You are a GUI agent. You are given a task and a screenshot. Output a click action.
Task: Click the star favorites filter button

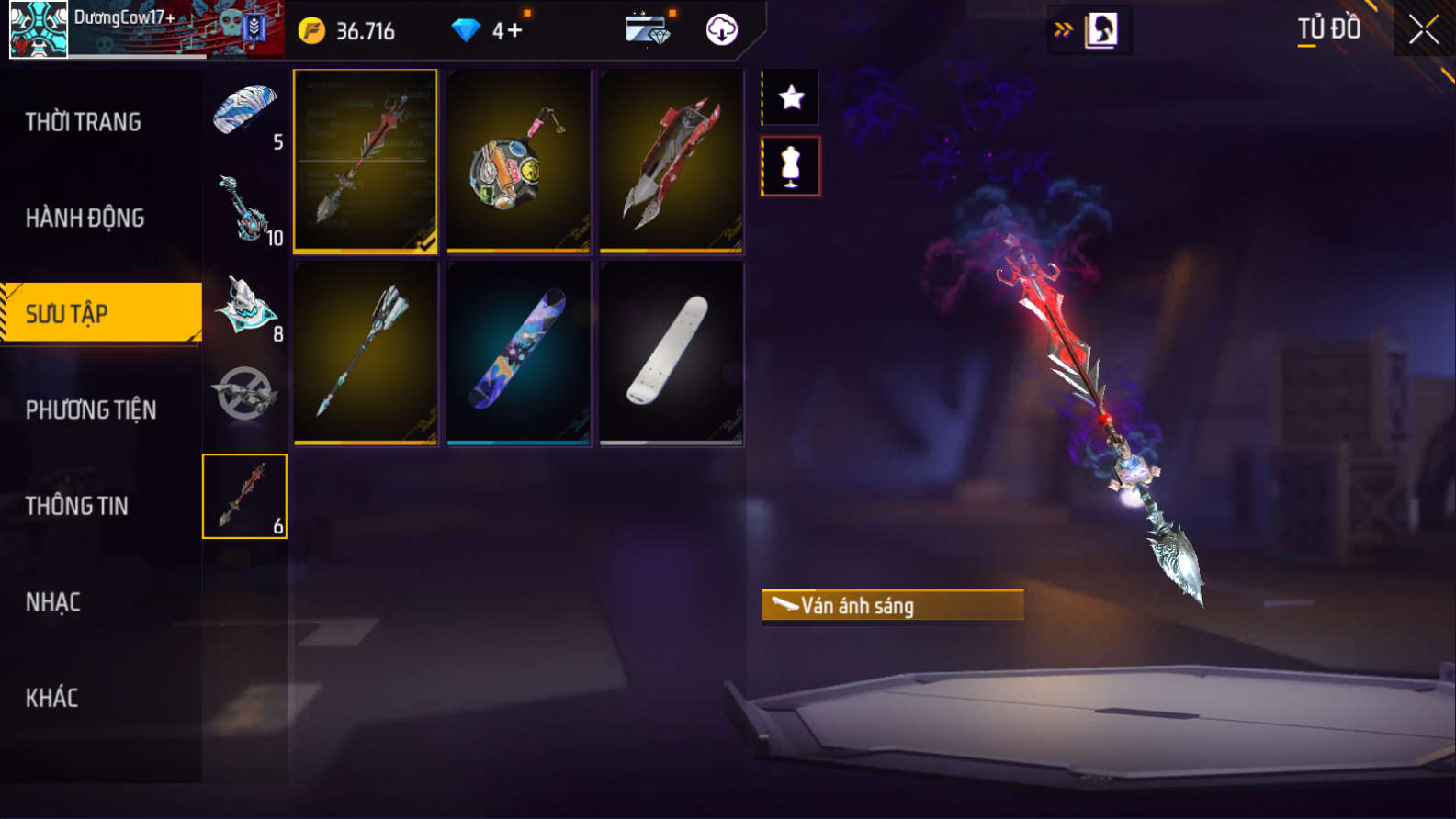(x=791, y=97)
